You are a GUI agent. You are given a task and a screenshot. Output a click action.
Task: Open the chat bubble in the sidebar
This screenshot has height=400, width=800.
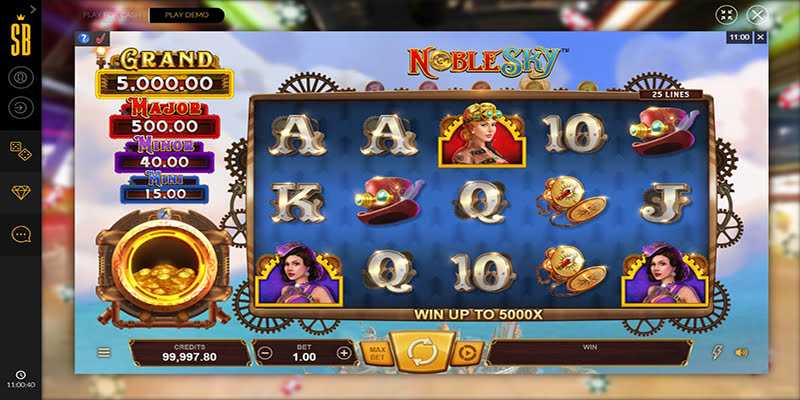click(x=20, y=234)
